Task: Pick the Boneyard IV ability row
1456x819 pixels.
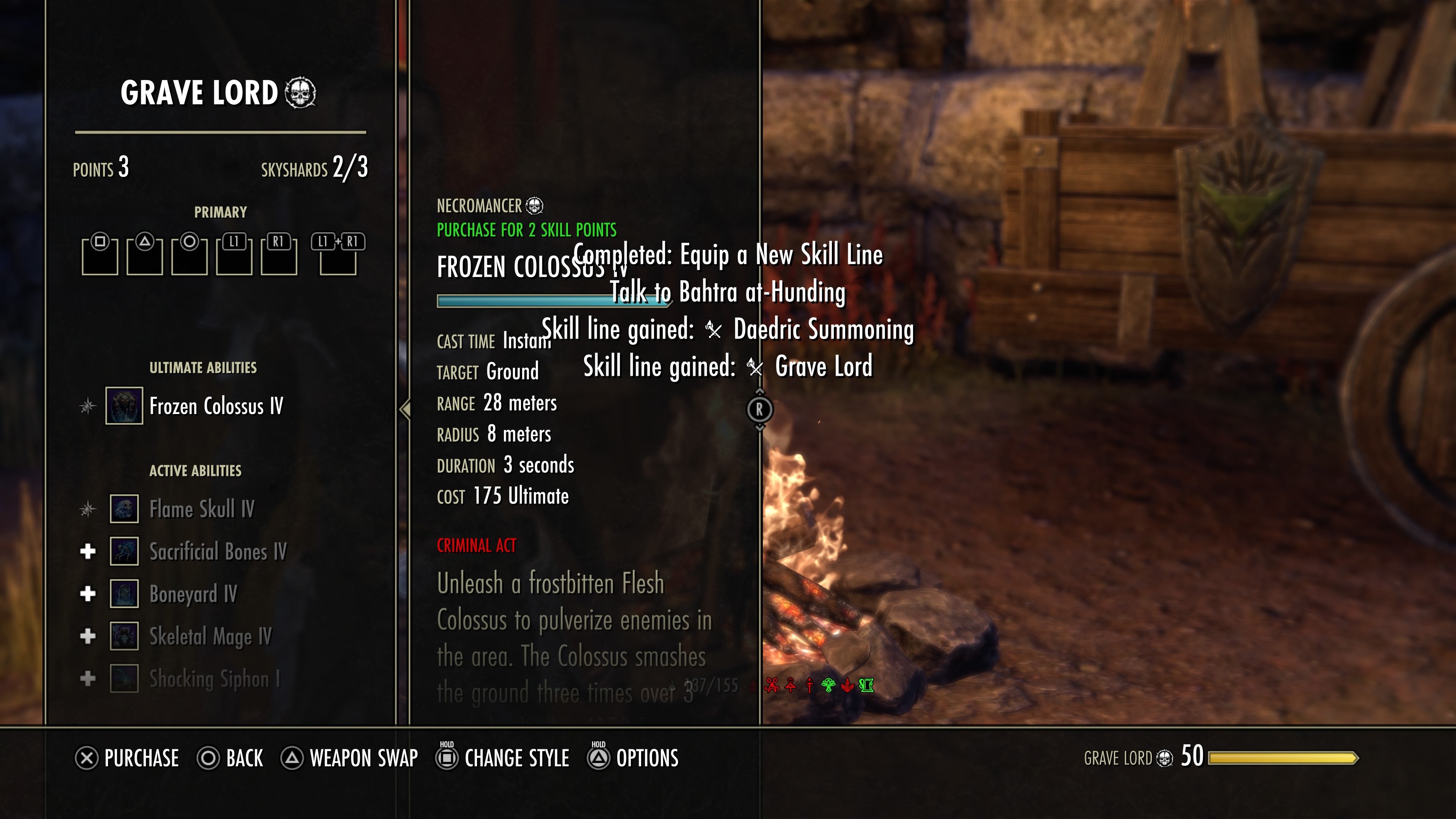Action: click(x=193, y=594)
